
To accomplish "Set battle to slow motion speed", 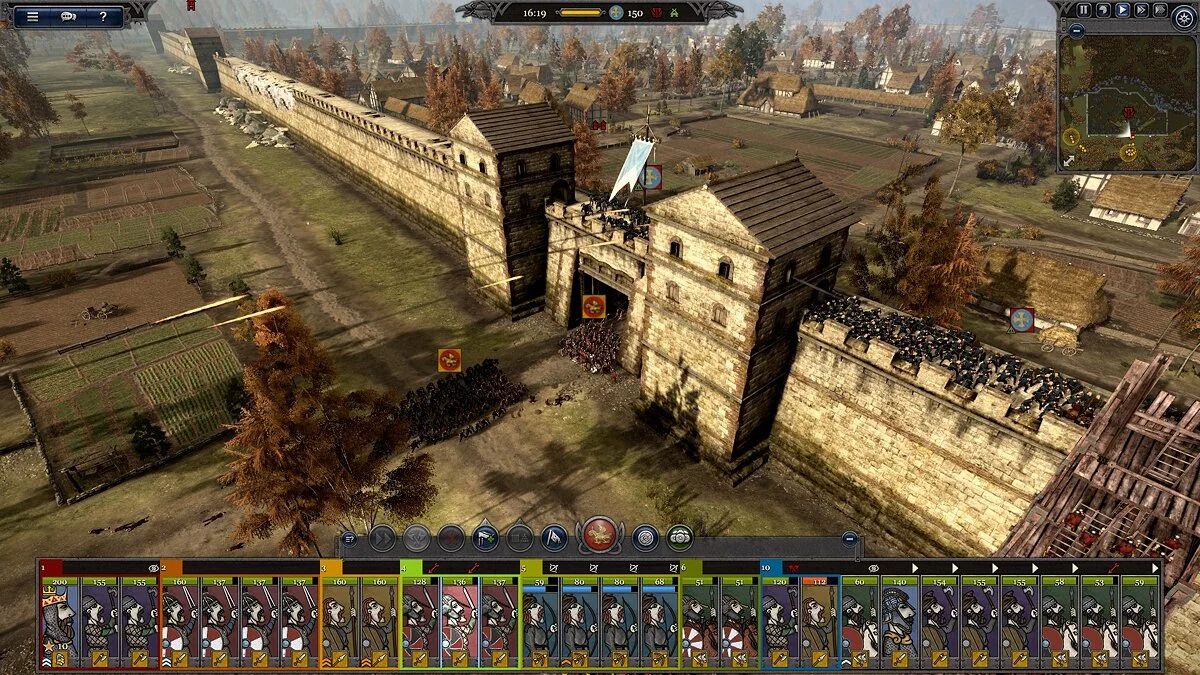I will 1103,10.
